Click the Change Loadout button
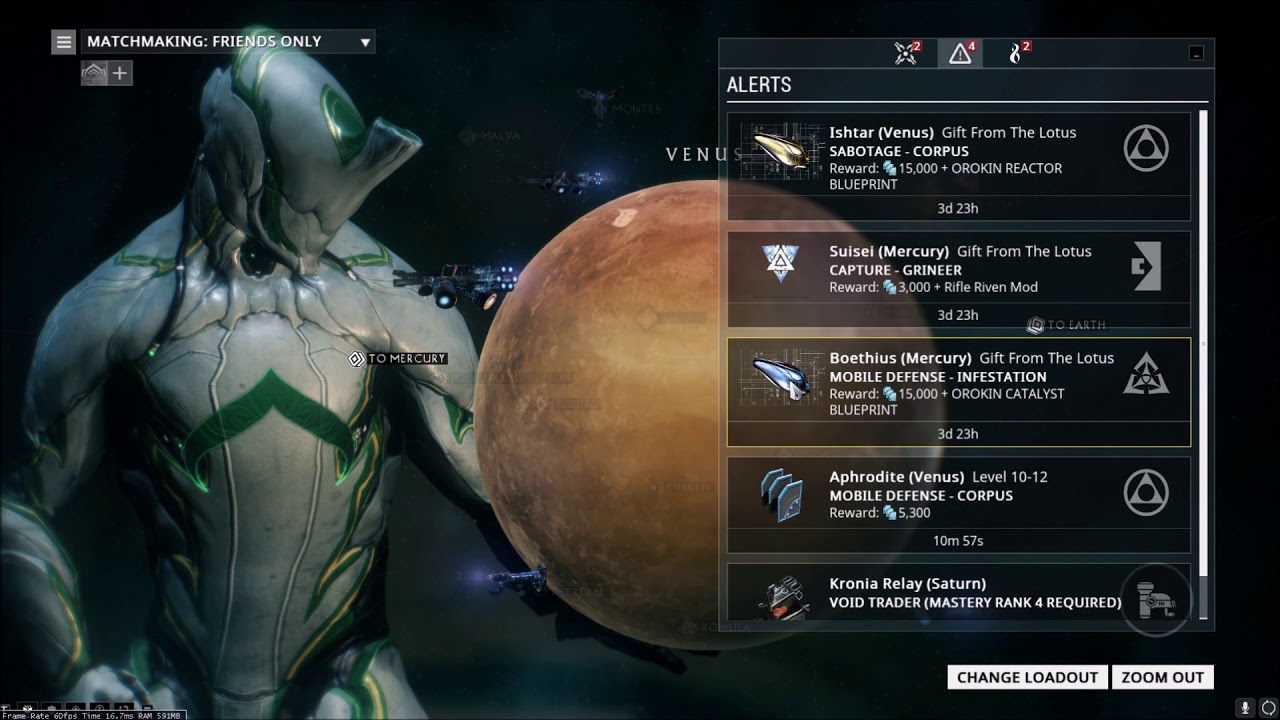Image resolution: width=1280 pixels, height=720 pixels. pos(1027,677)
